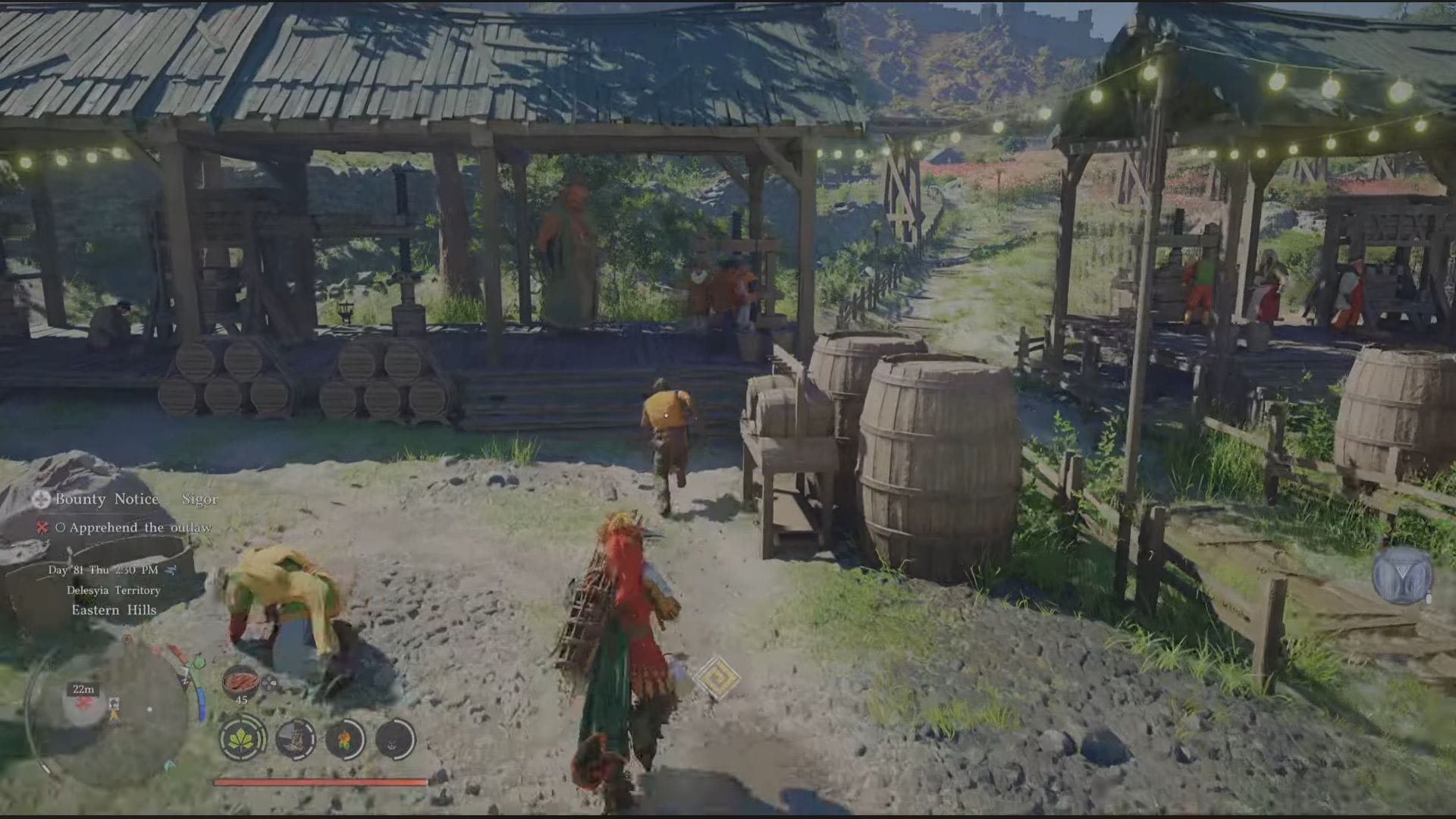Image resolution: width=1456 pixels, height=819 pixels.
Task: Click the roasted meat rations icon
Action: click(240, 681)
